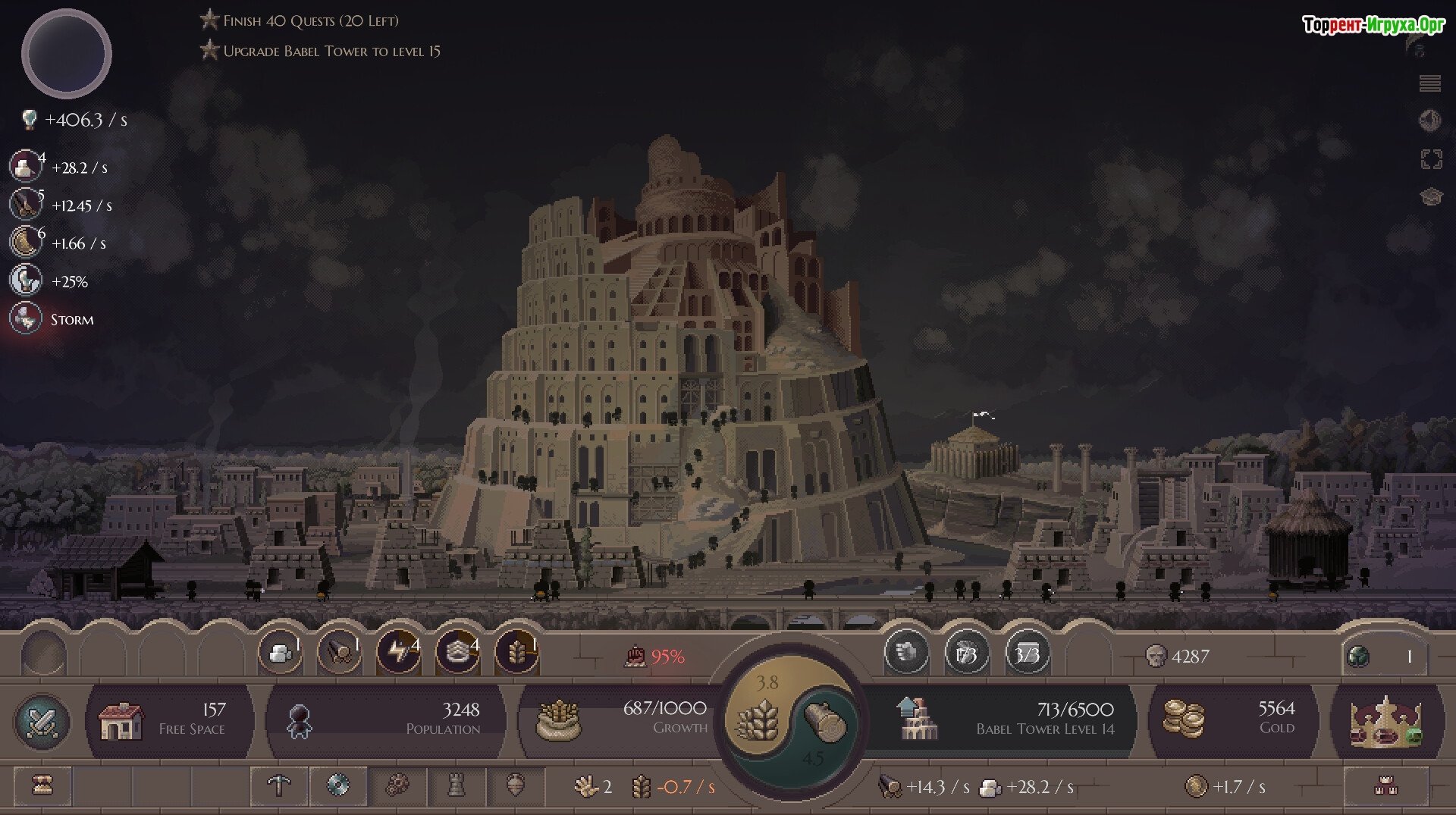Image resolution: width=1456 pixels, height=815 pixels.
Task: Click the crossed swords battle button
Action: (x=42, y=720)
